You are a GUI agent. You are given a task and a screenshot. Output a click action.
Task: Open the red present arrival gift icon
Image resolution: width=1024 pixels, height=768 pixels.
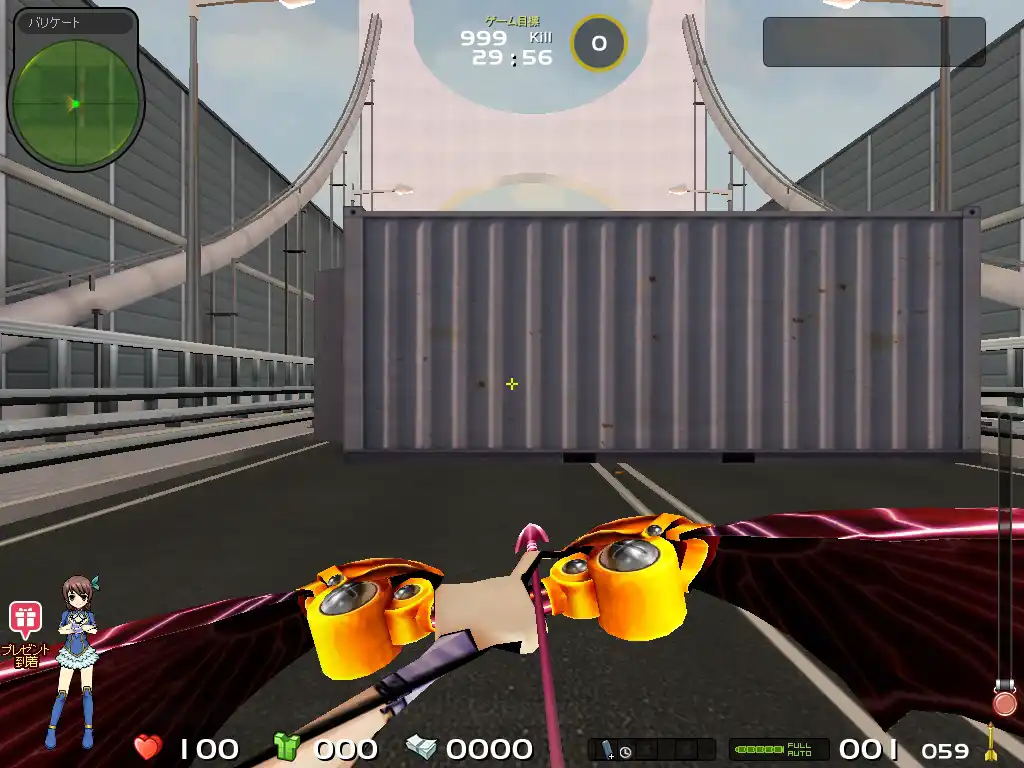25,620
